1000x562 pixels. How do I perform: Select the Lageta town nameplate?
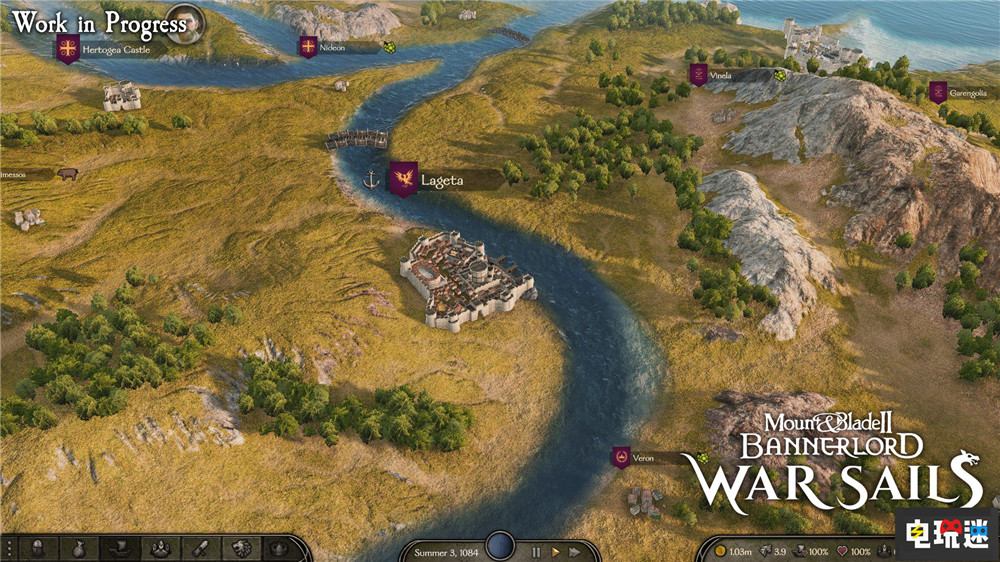coord(441,180)
